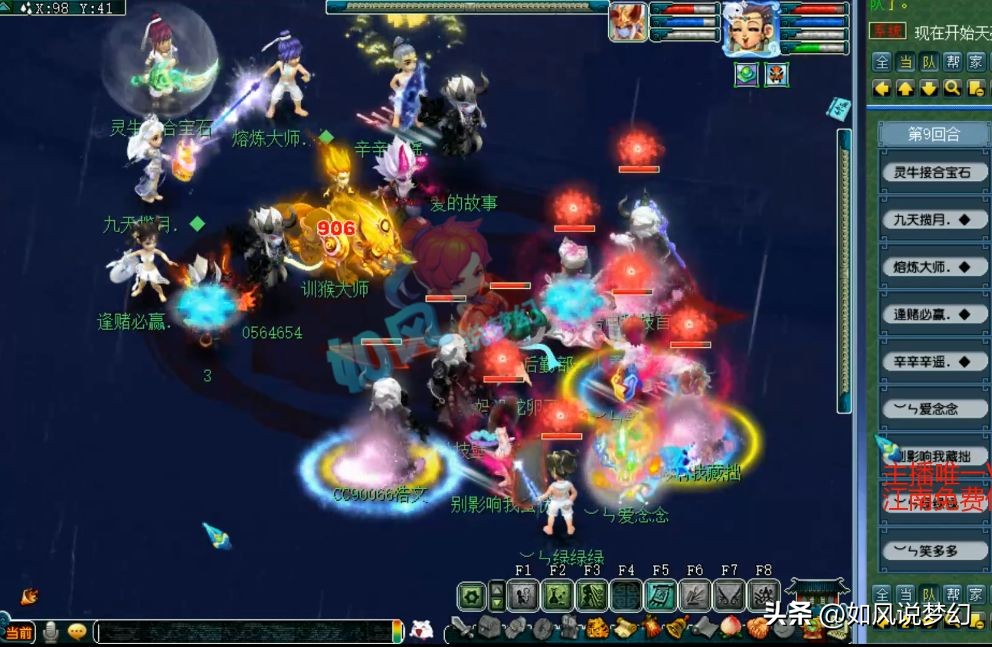The width and height of the screenshot is (992, 647).
Task: Activate the F1 shortcut skill slot
Action: coord(523,596)
